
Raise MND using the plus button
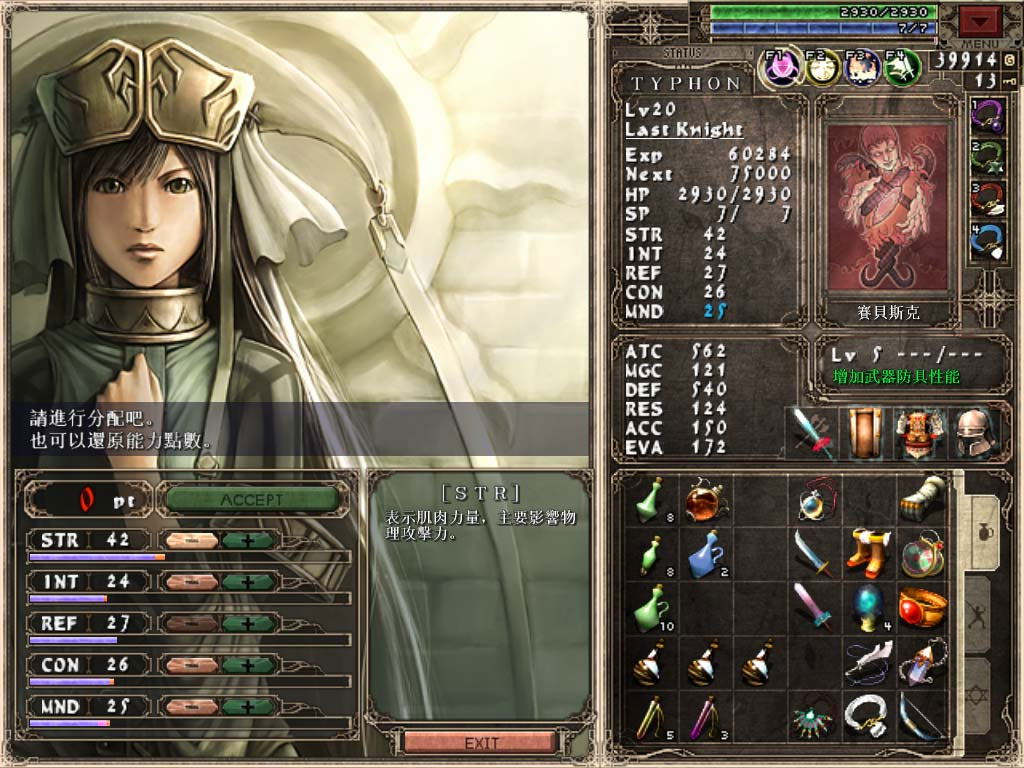coord(250,707)
